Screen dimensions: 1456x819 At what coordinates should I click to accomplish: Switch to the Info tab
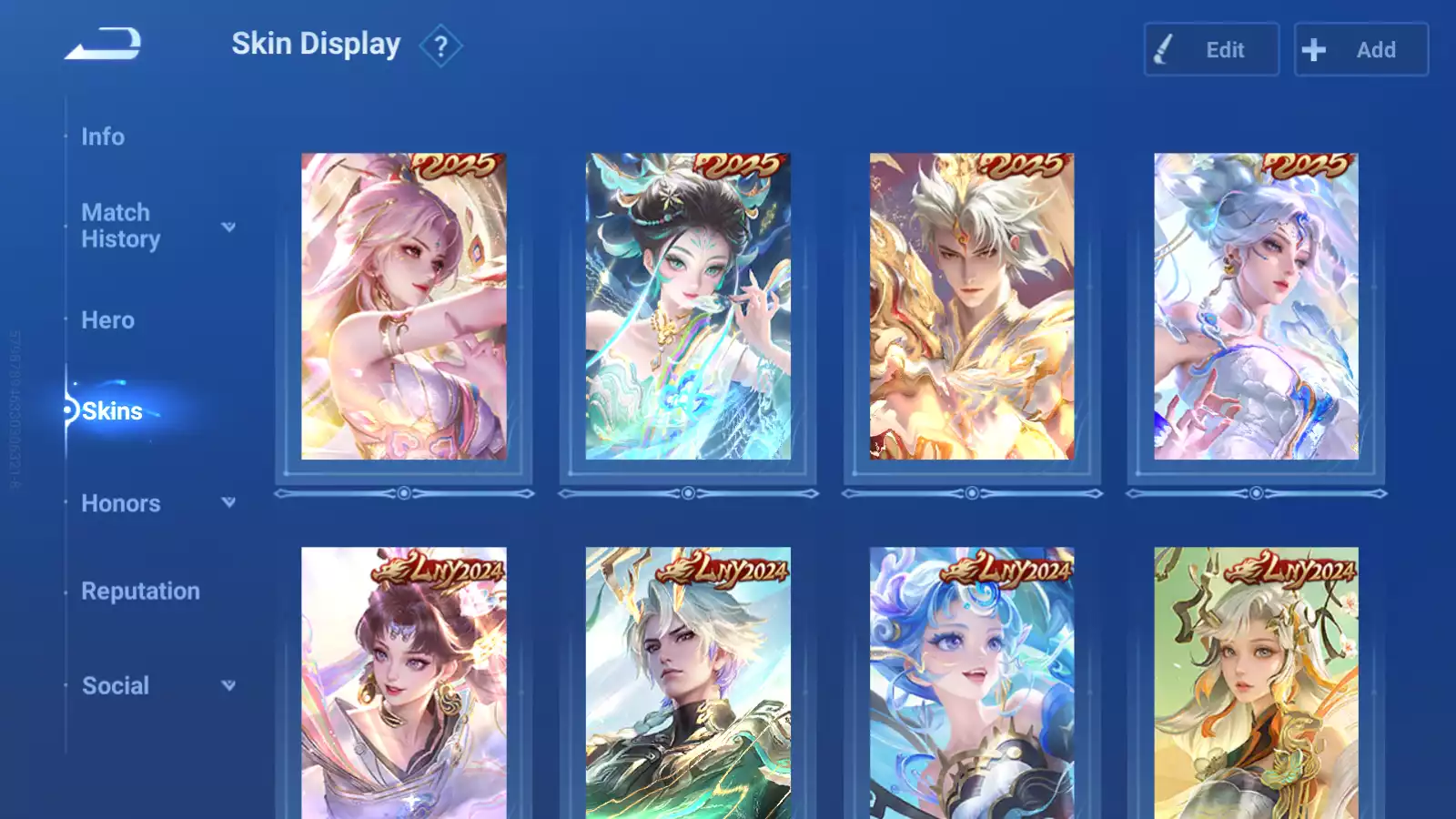tap(103, 136)
